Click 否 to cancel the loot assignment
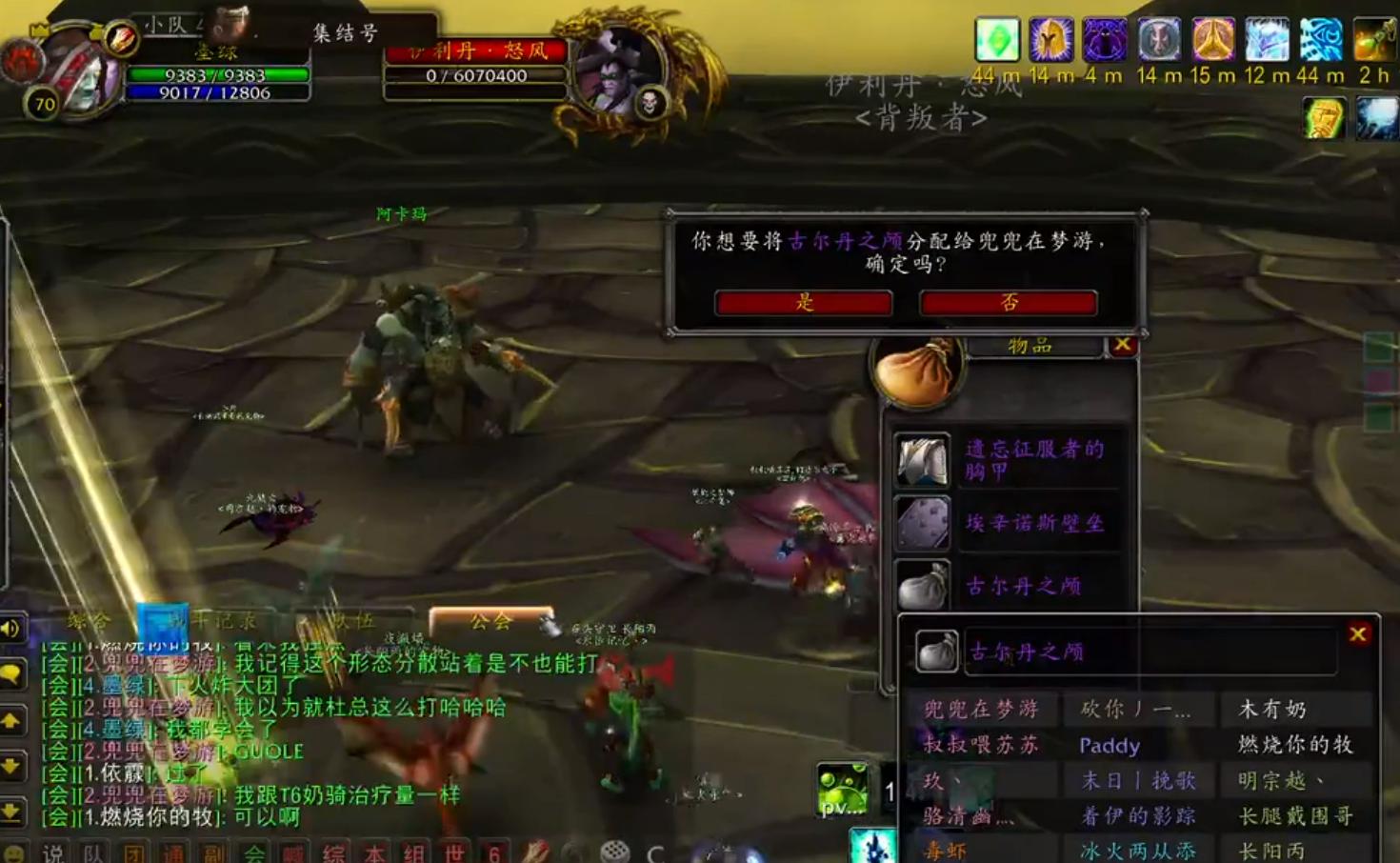 pos(1007,303)
